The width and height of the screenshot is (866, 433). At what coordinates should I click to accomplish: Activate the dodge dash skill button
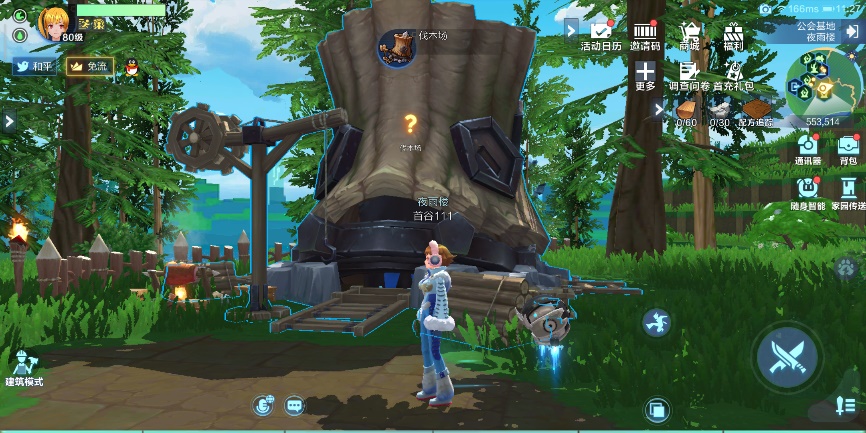(656, 322)
